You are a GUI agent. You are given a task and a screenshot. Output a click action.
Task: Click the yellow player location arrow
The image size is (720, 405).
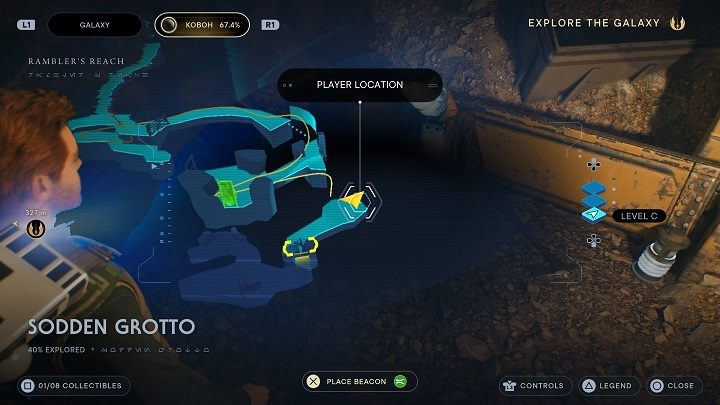(x=356, y=202)
